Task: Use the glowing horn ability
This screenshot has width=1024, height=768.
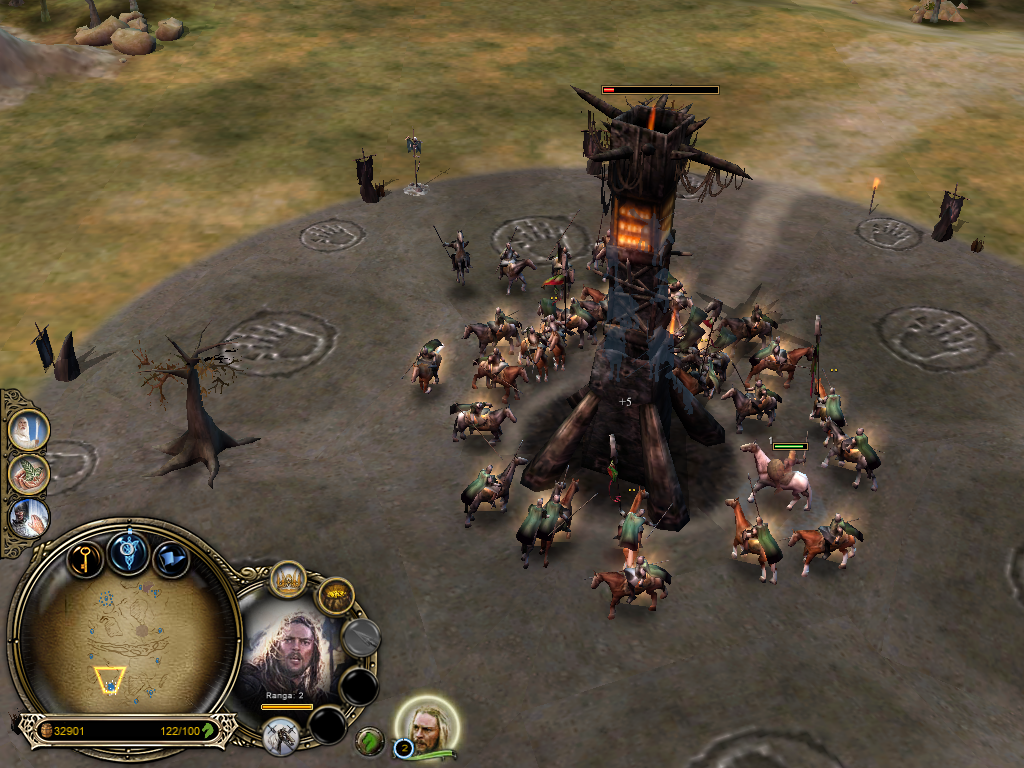Action: coord(336,597)
